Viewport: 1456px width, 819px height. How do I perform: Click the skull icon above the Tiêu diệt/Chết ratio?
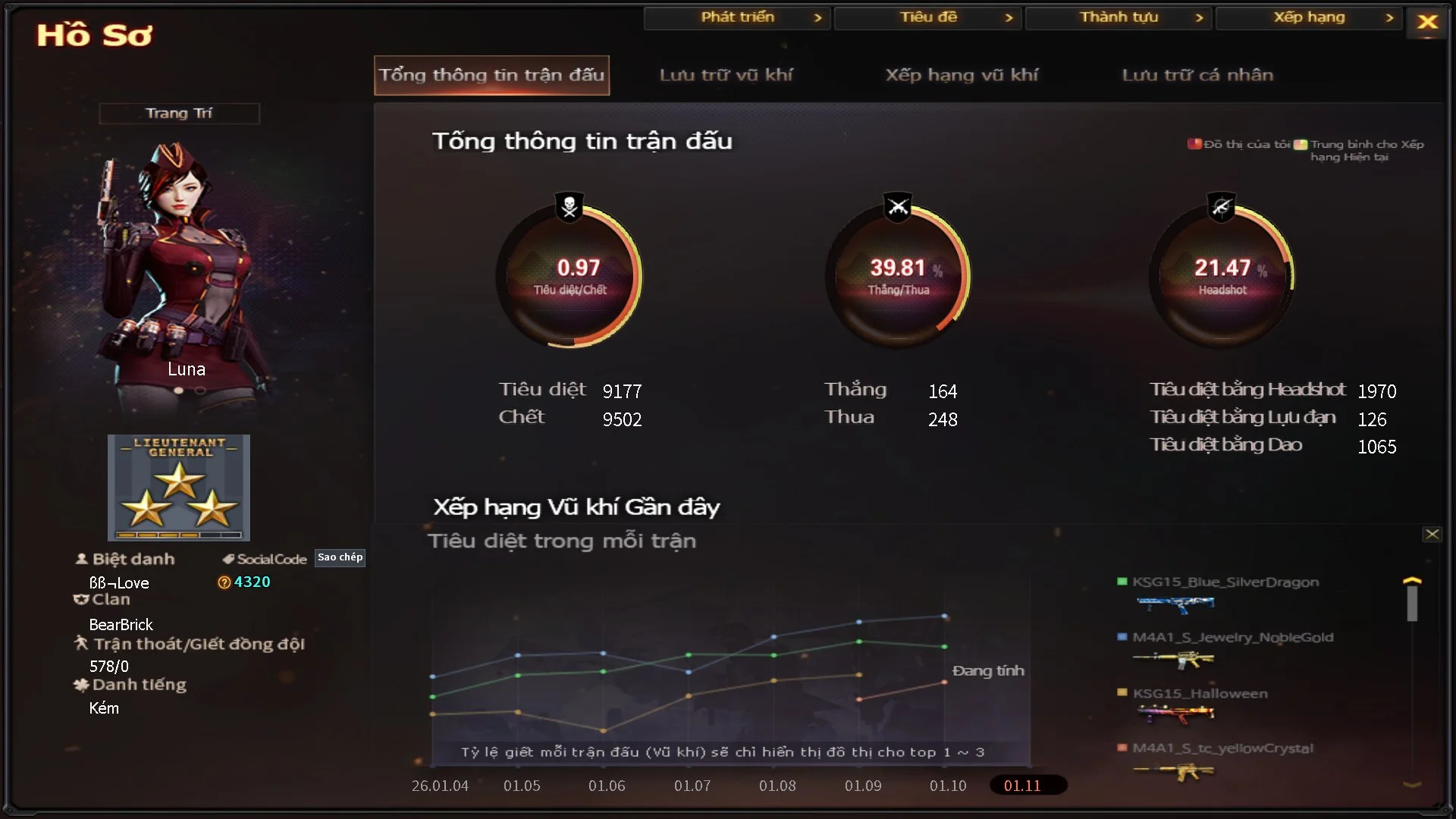(569, 206)
